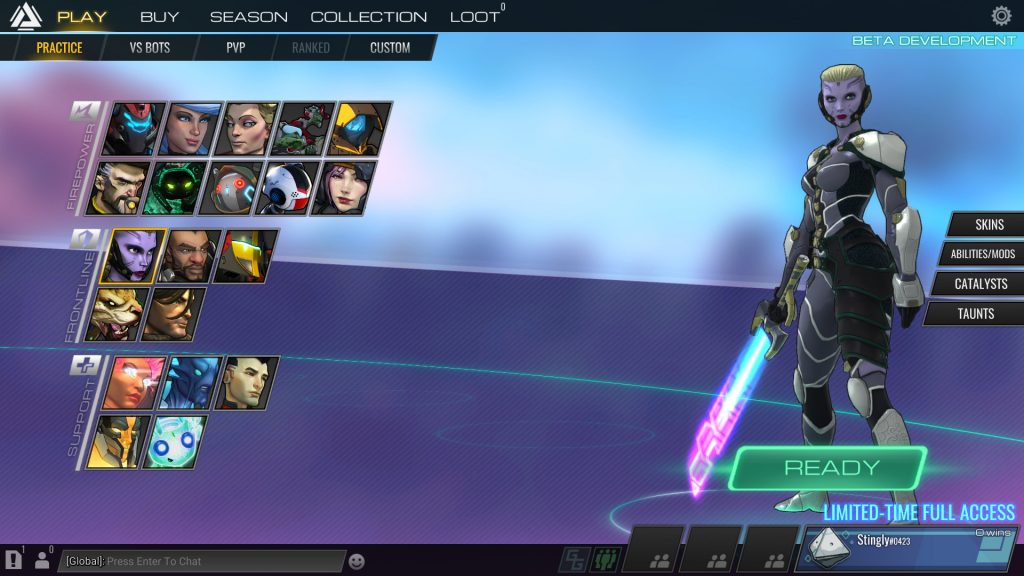The width and height of the screenshot is (1024, 576).
Task: Pick the white ghost-like support character
Action: (x=174, y=442)
